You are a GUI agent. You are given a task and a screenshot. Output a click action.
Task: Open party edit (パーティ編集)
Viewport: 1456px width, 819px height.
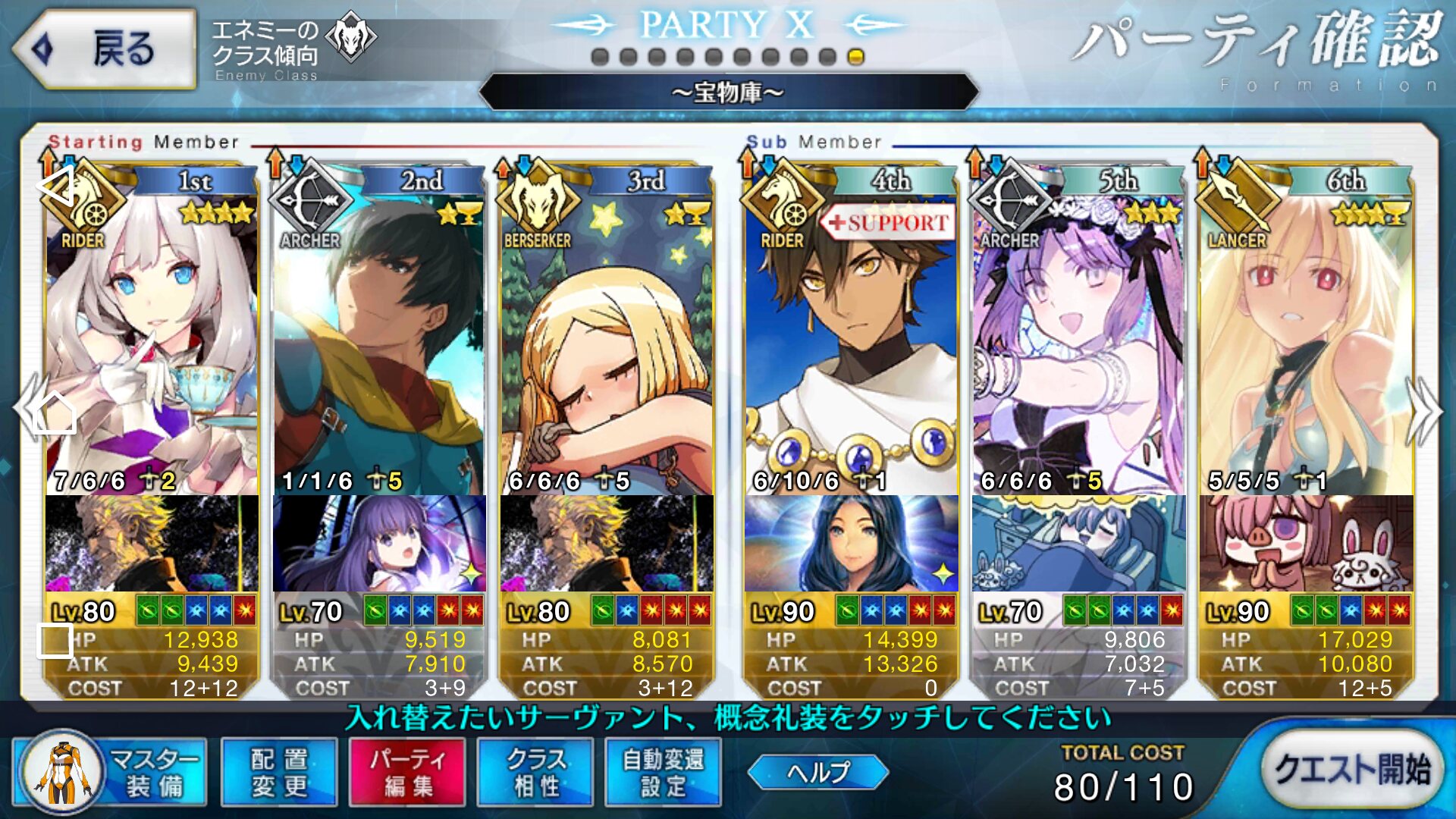coord(407,772)
